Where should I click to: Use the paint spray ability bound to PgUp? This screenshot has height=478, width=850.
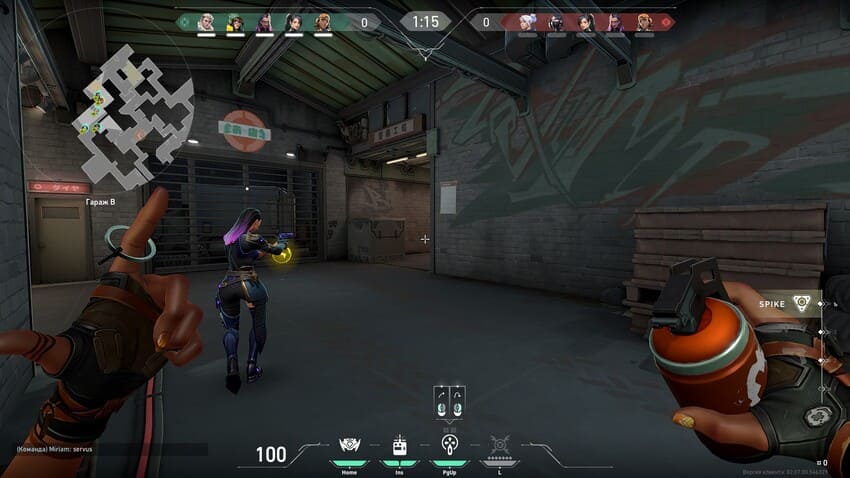449,446
